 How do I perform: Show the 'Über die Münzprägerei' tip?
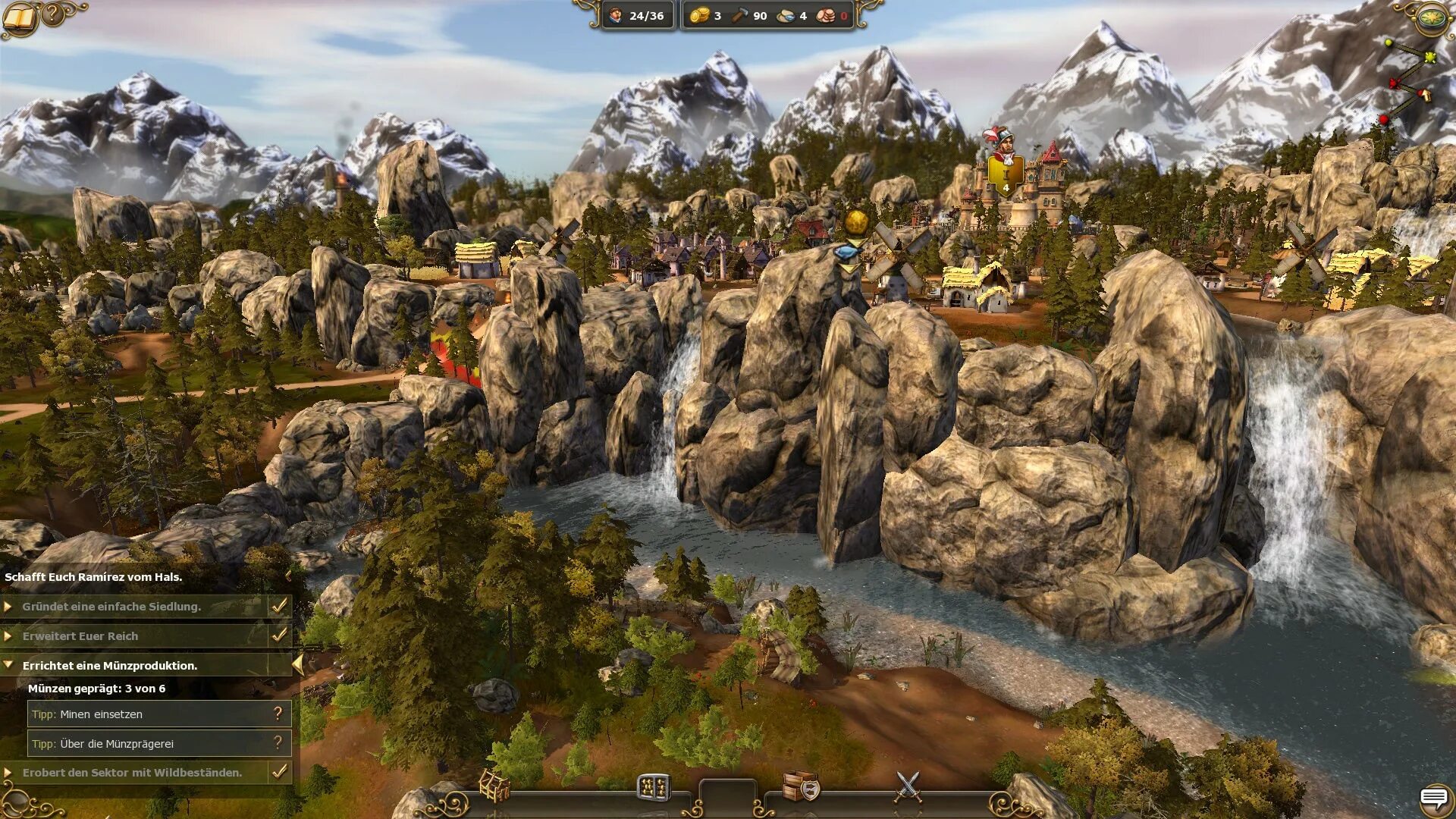click(x=278, y=743)
